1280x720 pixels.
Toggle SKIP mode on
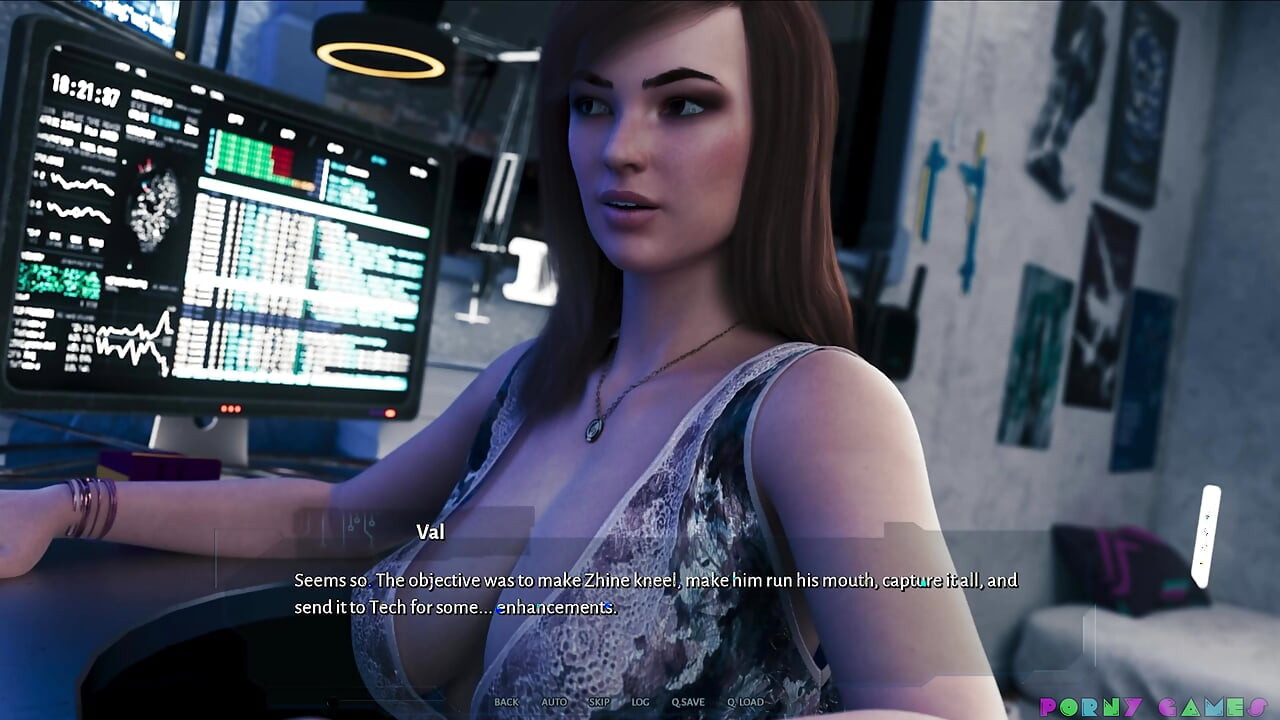pos(599,702)
